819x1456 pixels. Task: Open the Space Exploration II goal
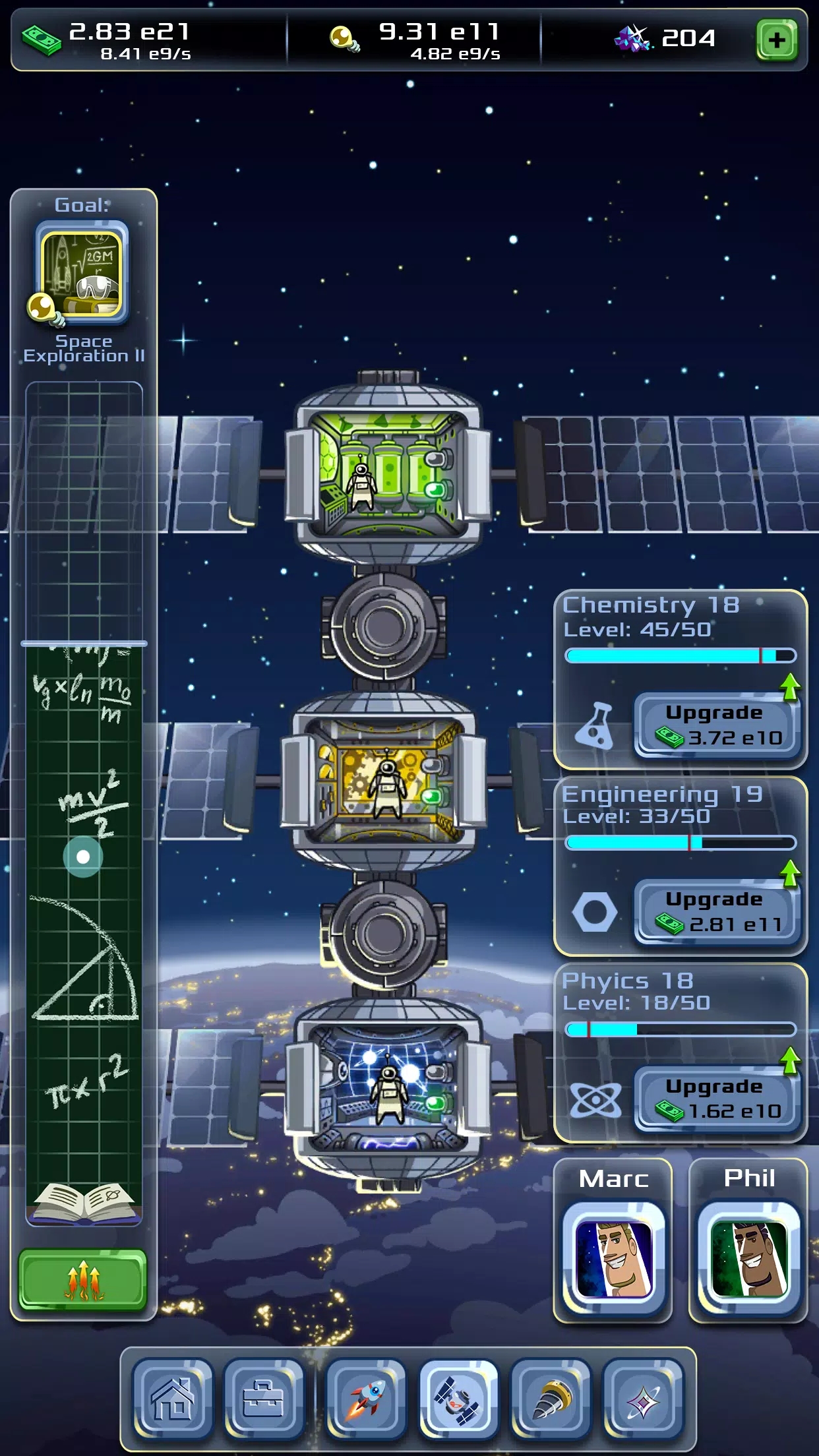[x=82, y=272]
